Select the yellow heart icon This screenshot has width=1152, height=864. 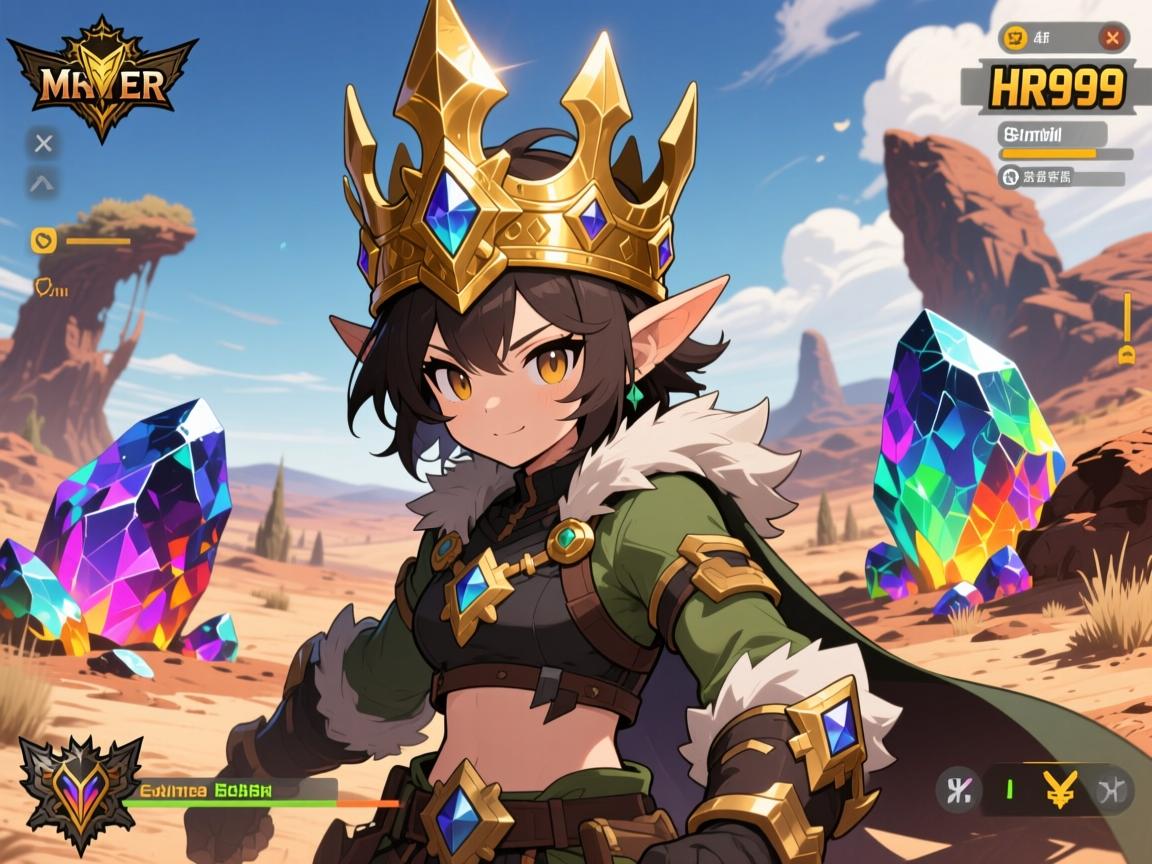tap(43, 240)
